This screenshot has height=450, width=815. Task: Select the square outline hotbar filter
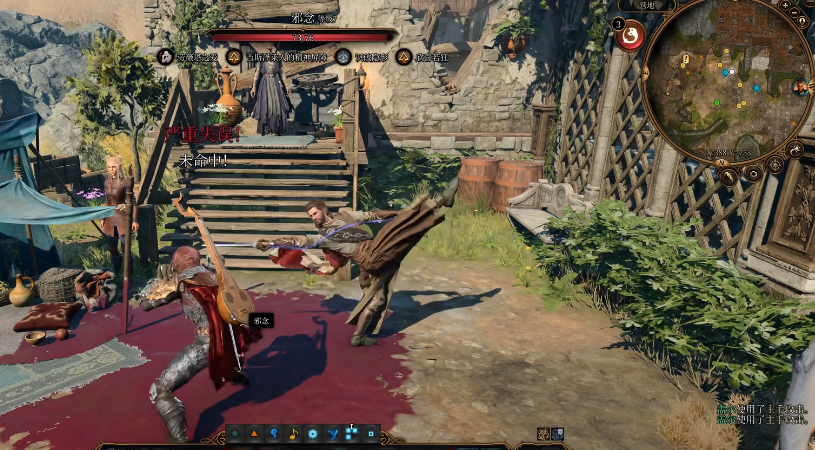[x=371, y=434]
